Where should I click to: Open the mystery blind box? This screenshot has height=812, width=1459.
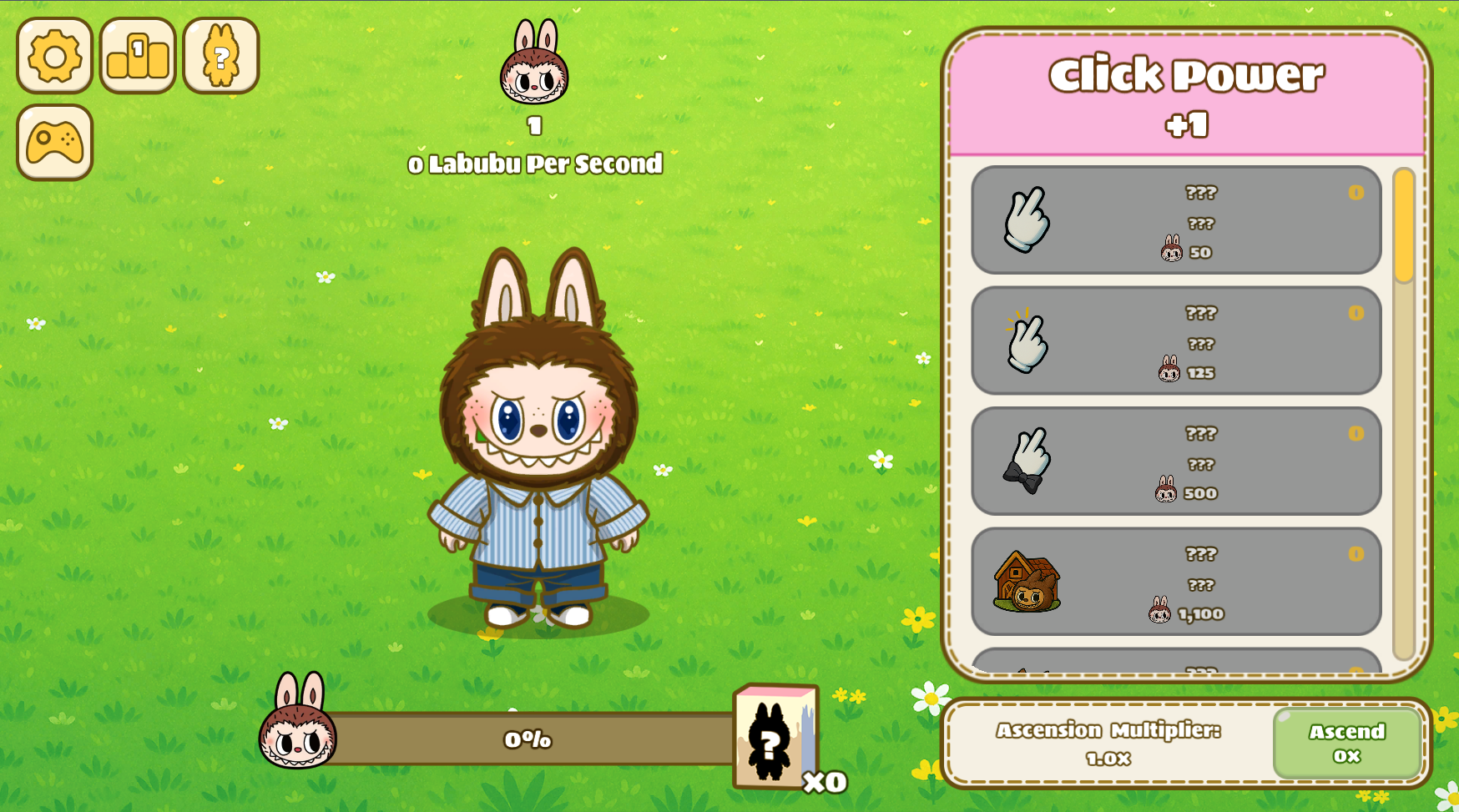click(x=773, y=738)
